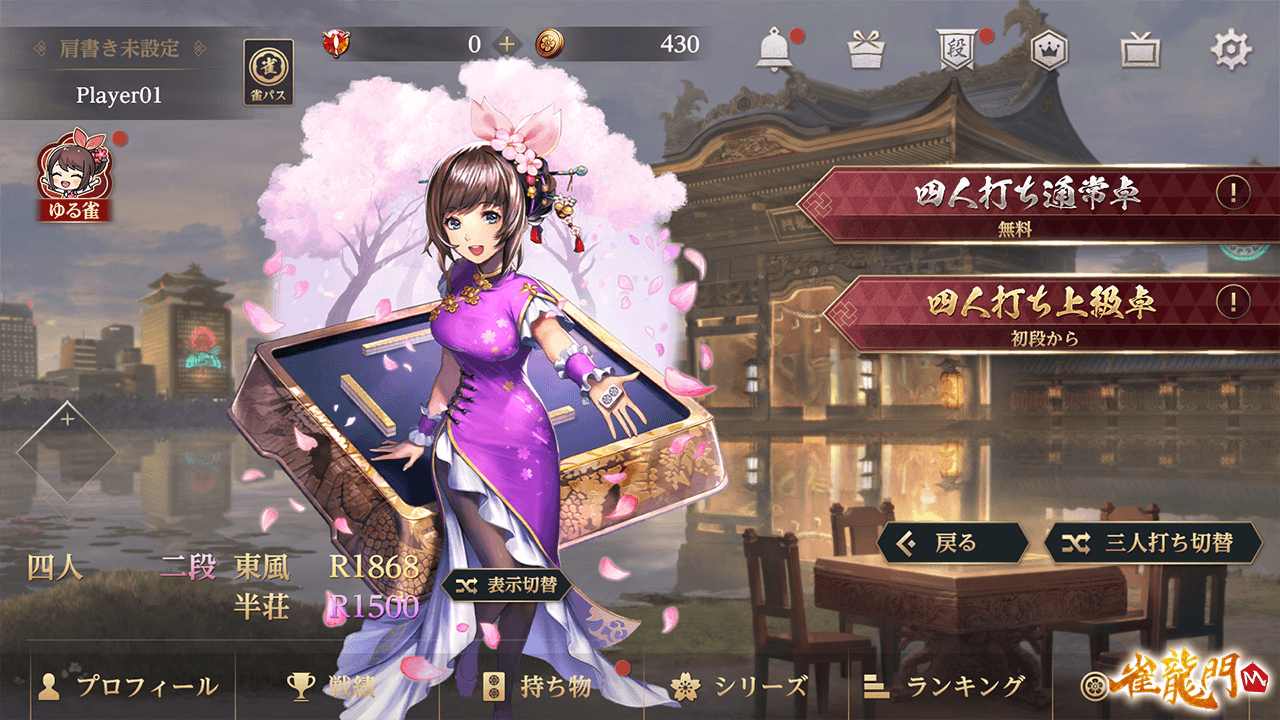Toggle display with 表示切替 button
The width and height of the screenshot is (1280, 720).
click(507, 585)
